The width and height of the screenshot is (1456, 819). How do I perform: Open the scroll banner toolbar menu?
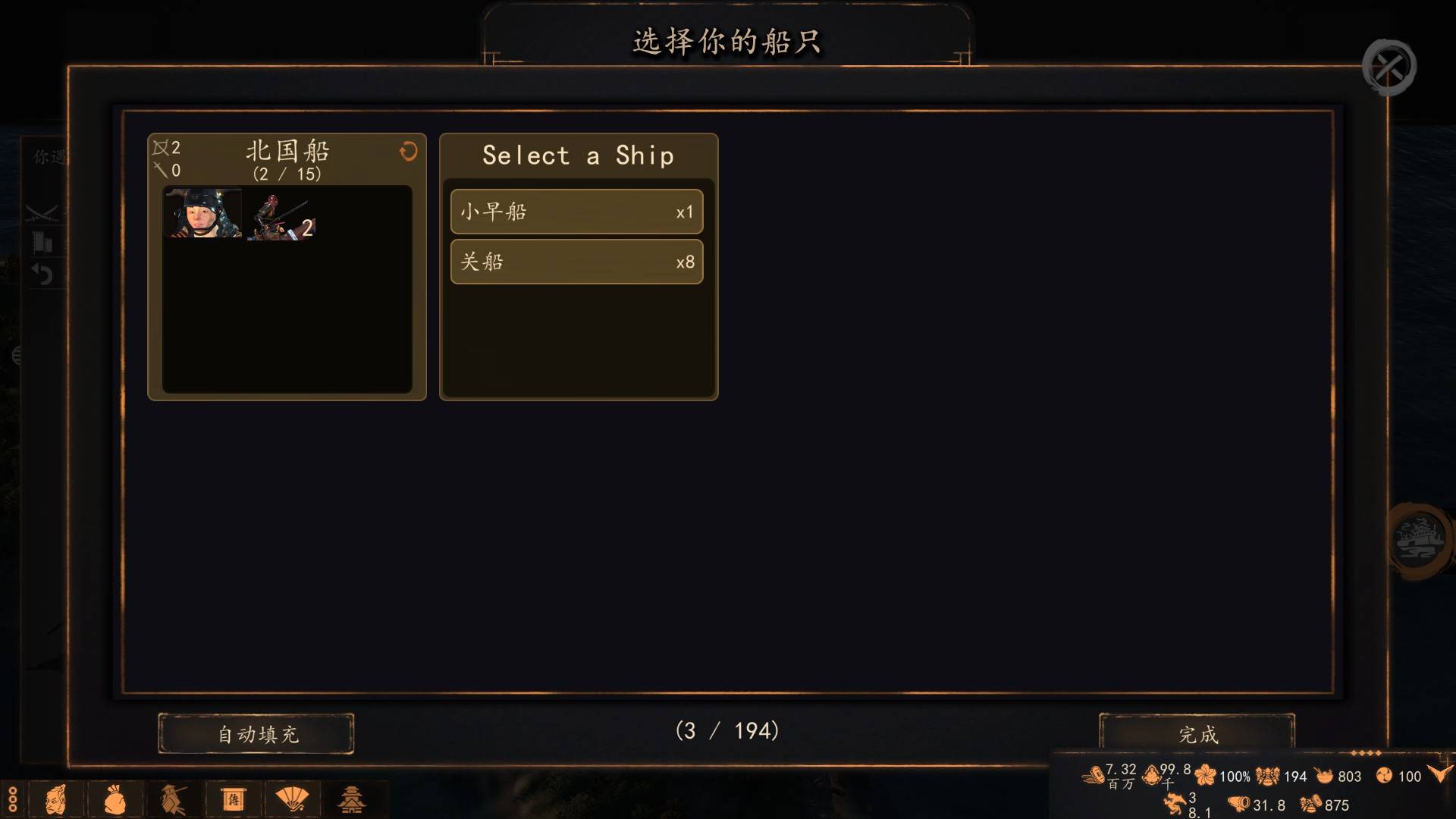233,800
